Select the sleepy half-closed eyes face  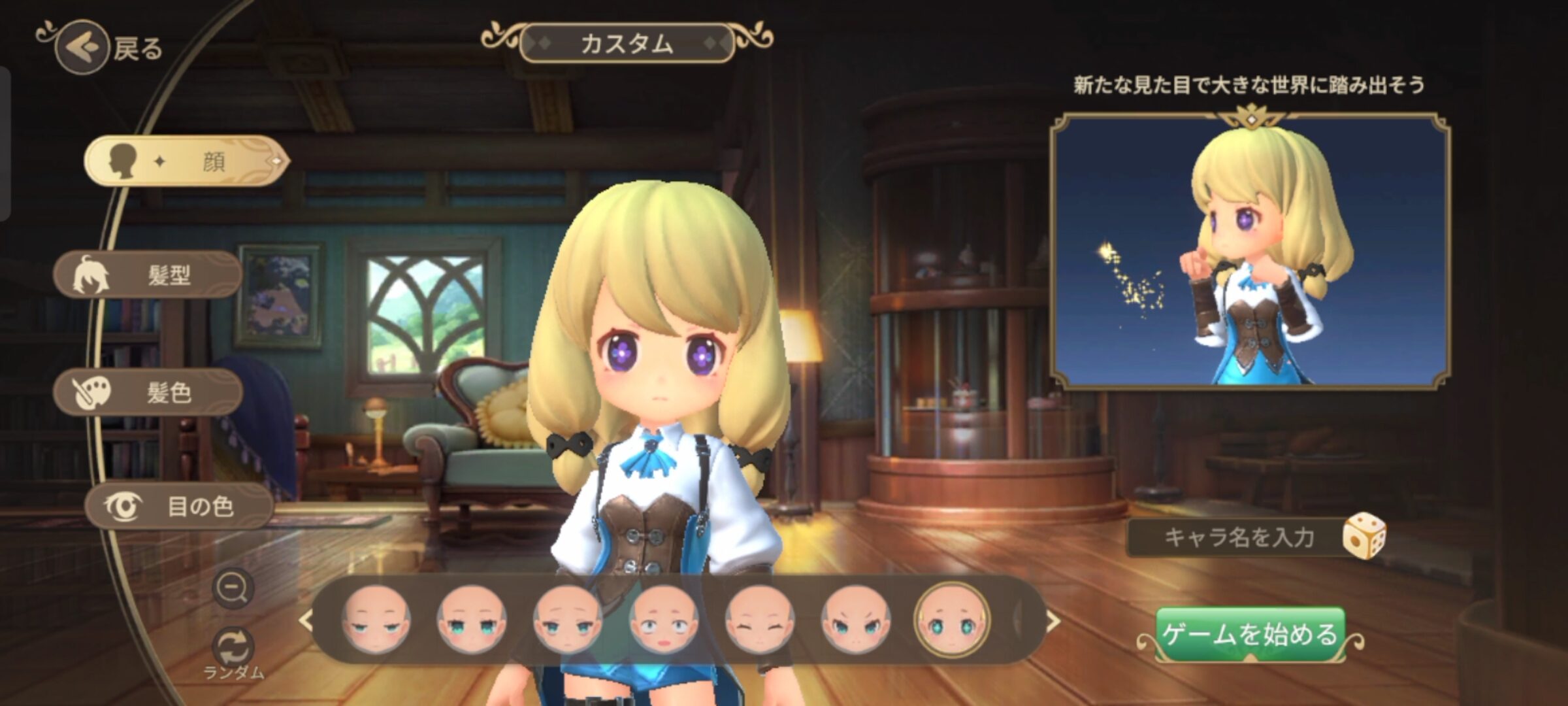pos(376,621)
